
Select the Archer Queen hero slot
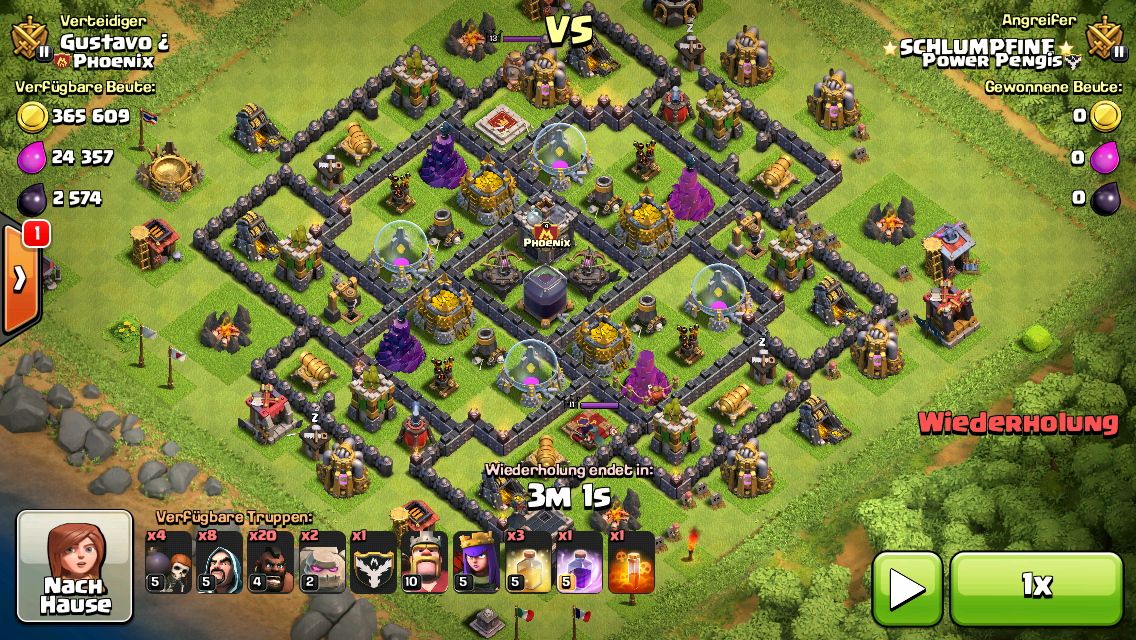click(x=477, y=562)
